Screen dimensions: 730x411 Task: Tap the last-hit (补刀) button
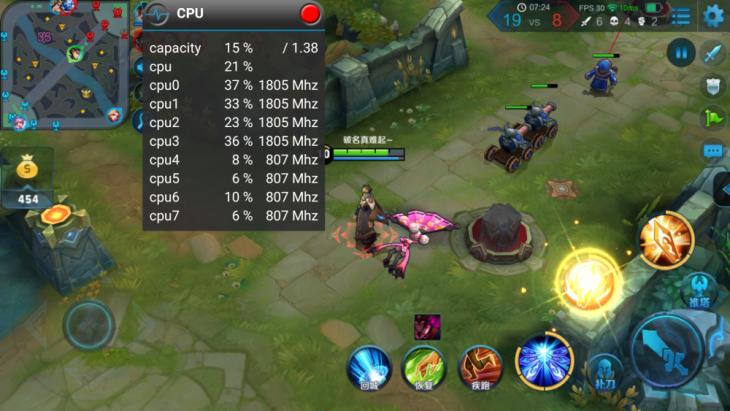coord(604,370)
